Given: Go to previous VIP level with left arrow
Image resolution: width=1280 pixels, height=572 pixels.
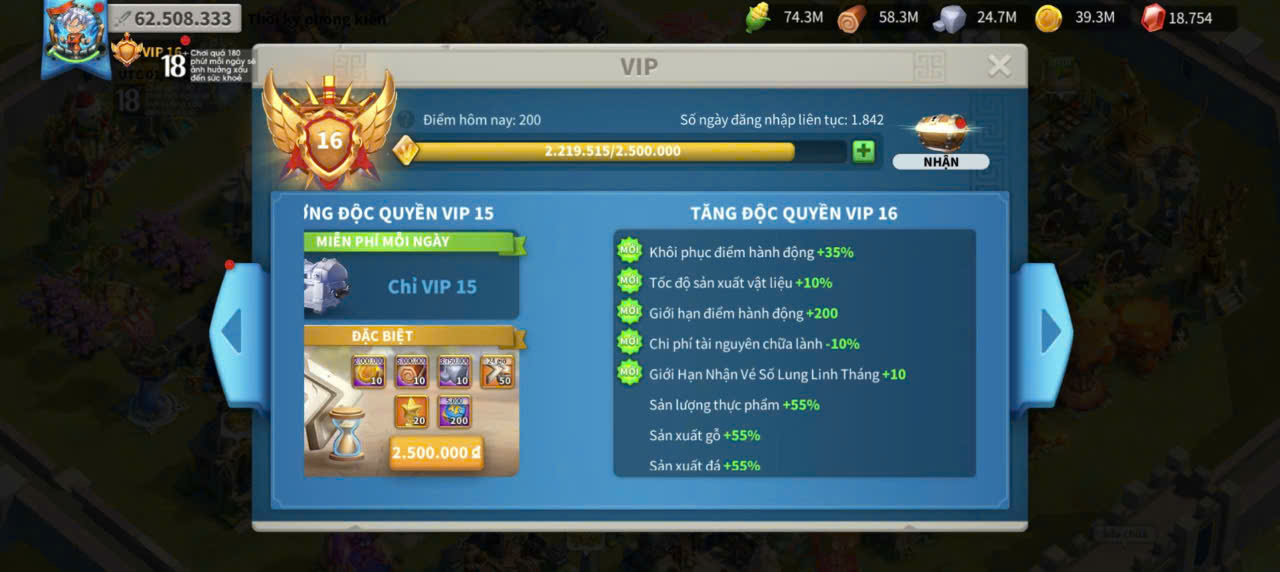Looking at the screenshot, I should 232,331.
